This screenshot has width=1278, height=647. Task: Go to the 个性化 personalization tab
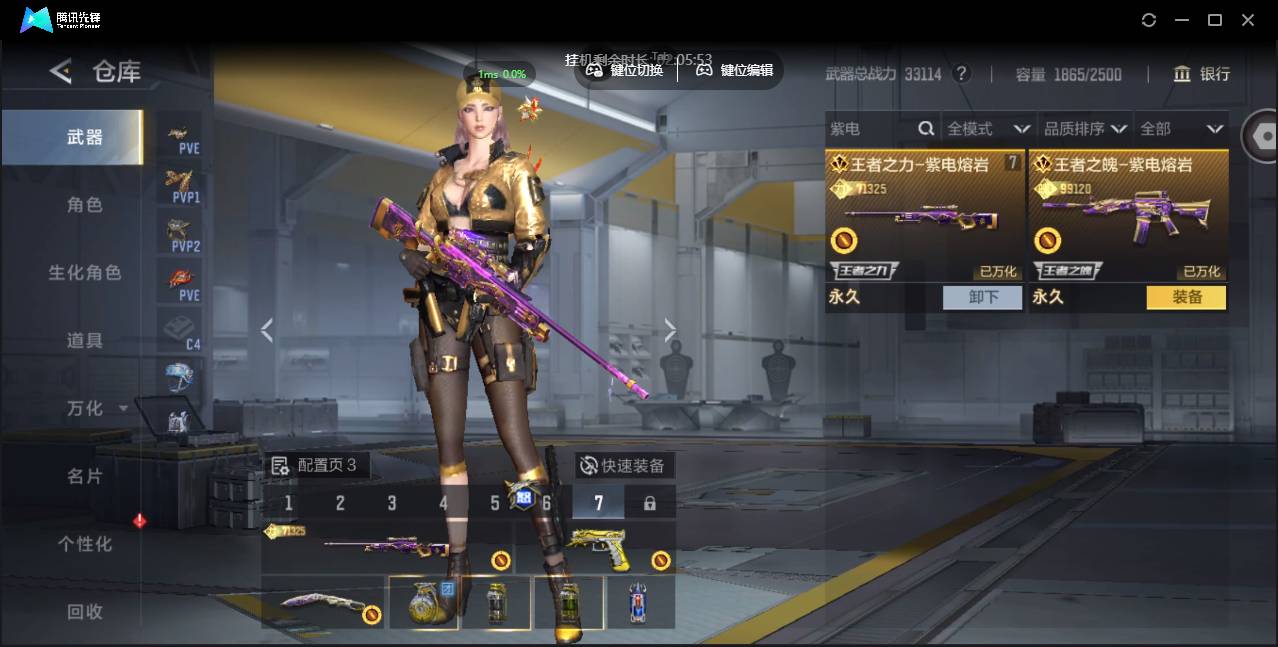coord(85,545)
